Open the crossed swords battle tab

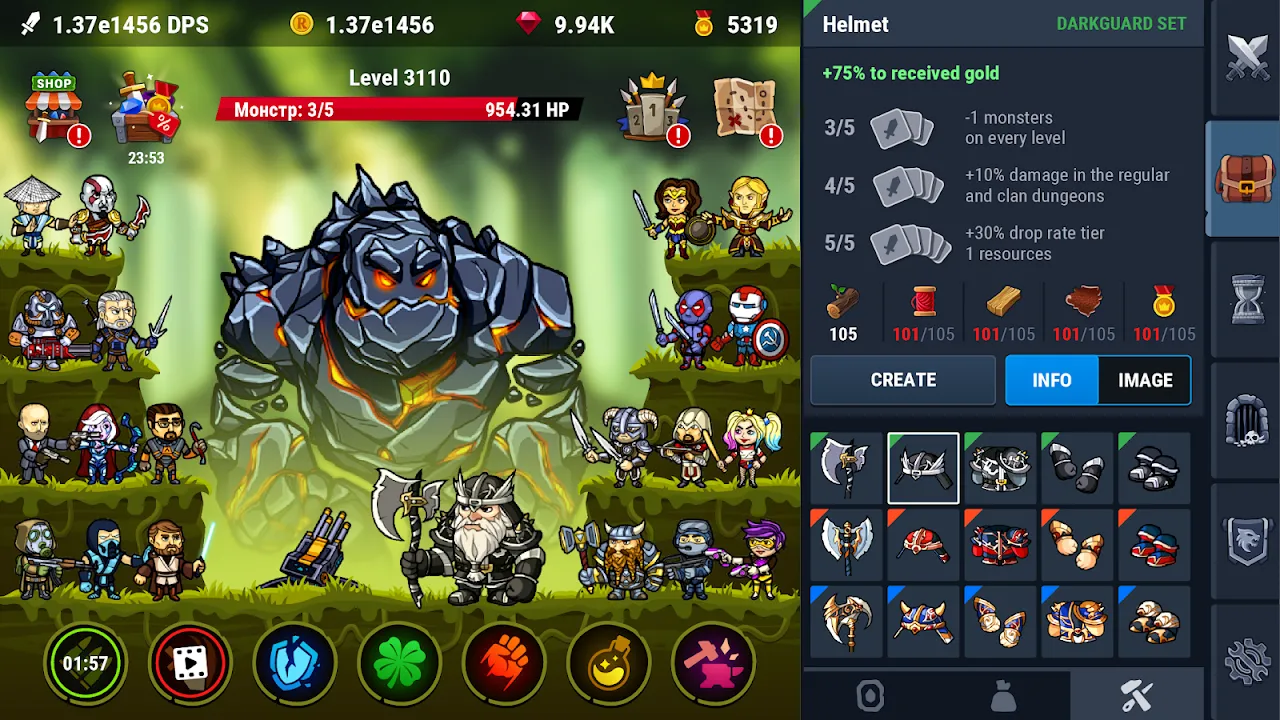coord(1247,56)
